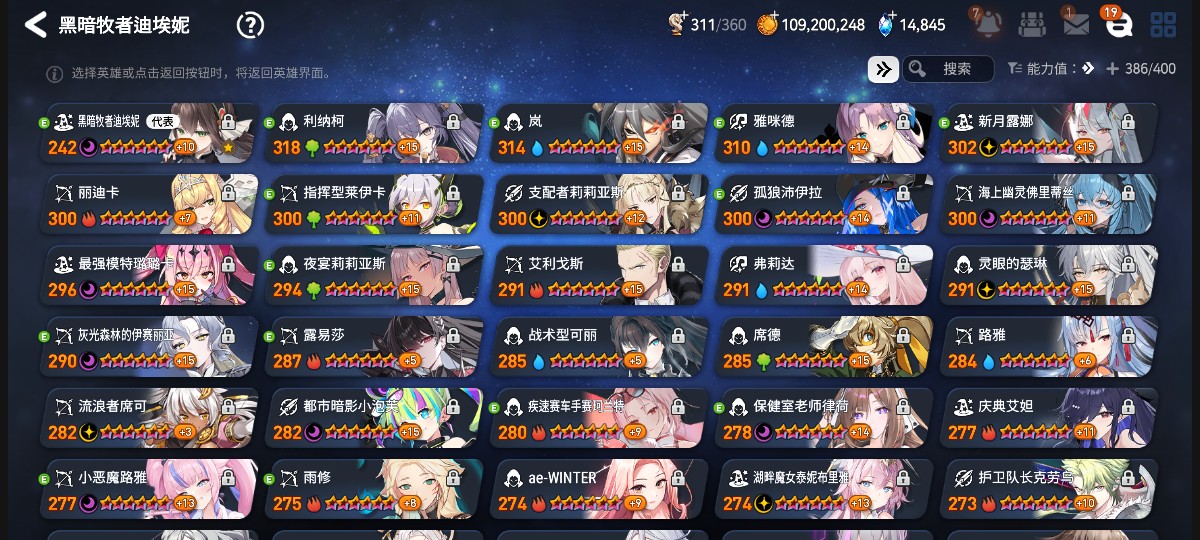Expand hero slots with plus button
Viewport: 1200px width, 540px height.
(1112, 69)
